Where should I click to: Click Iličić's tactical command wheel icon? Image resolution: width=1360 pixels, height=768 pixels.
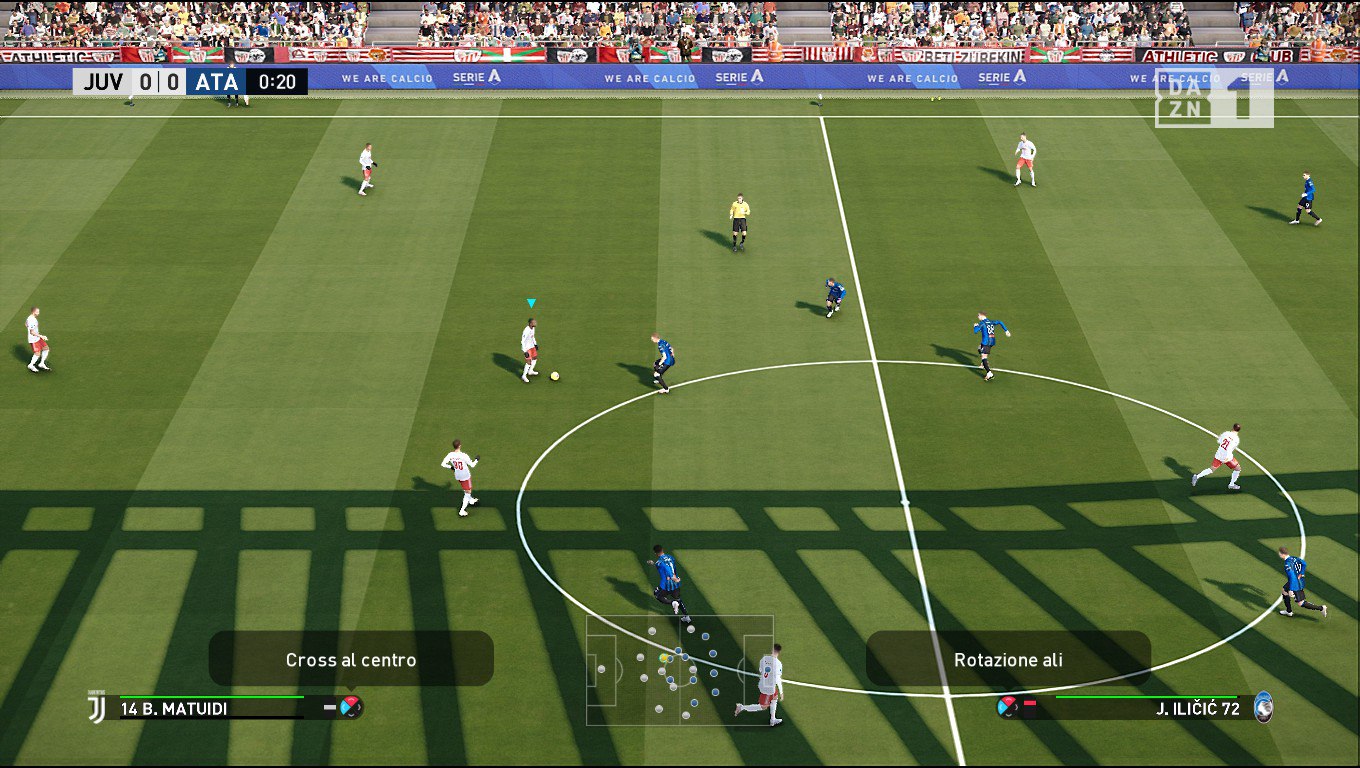tap(1007, 707)
